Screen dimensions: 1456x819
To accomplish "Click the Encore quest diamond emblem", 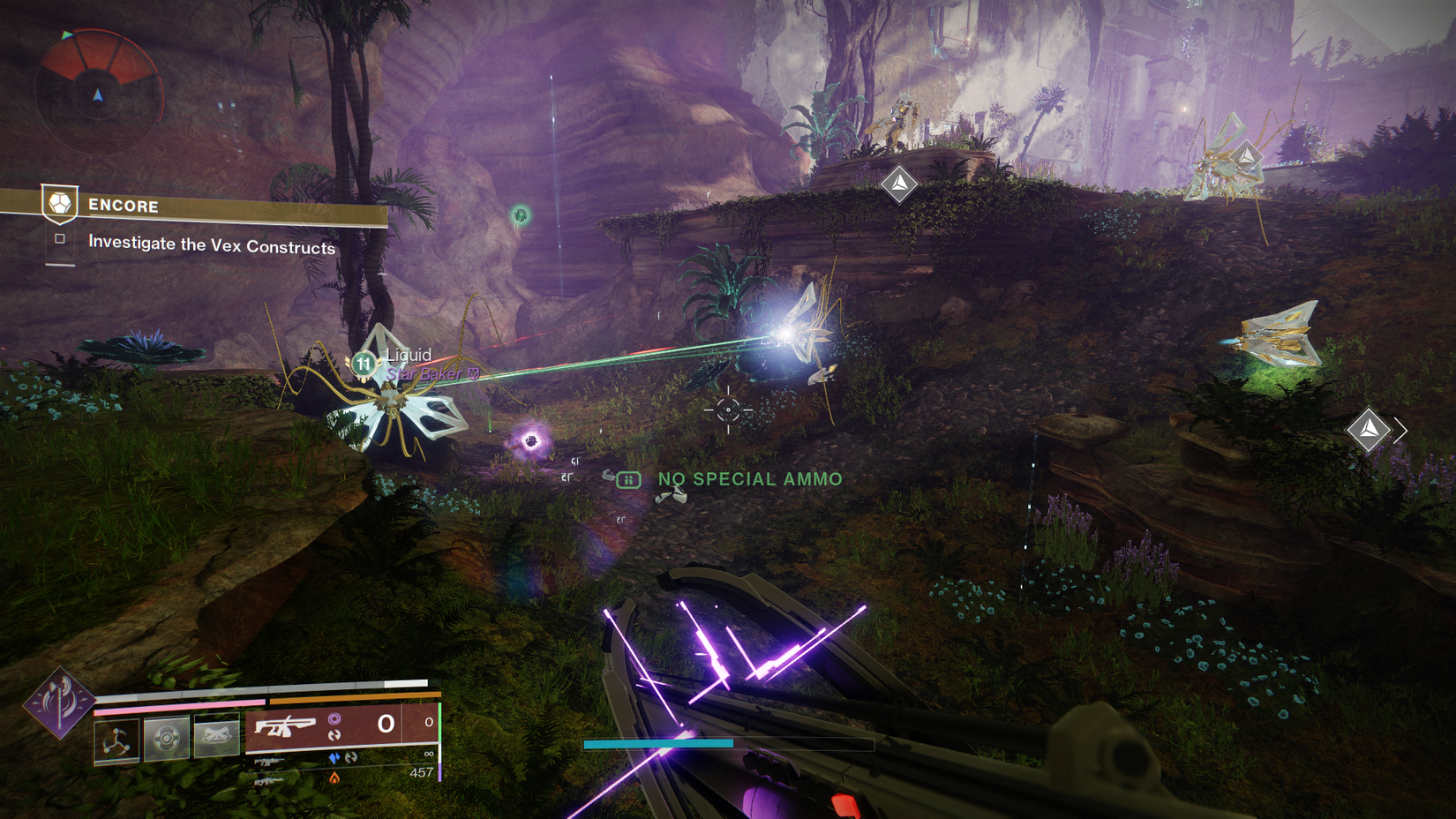I will tap(58, 201).
